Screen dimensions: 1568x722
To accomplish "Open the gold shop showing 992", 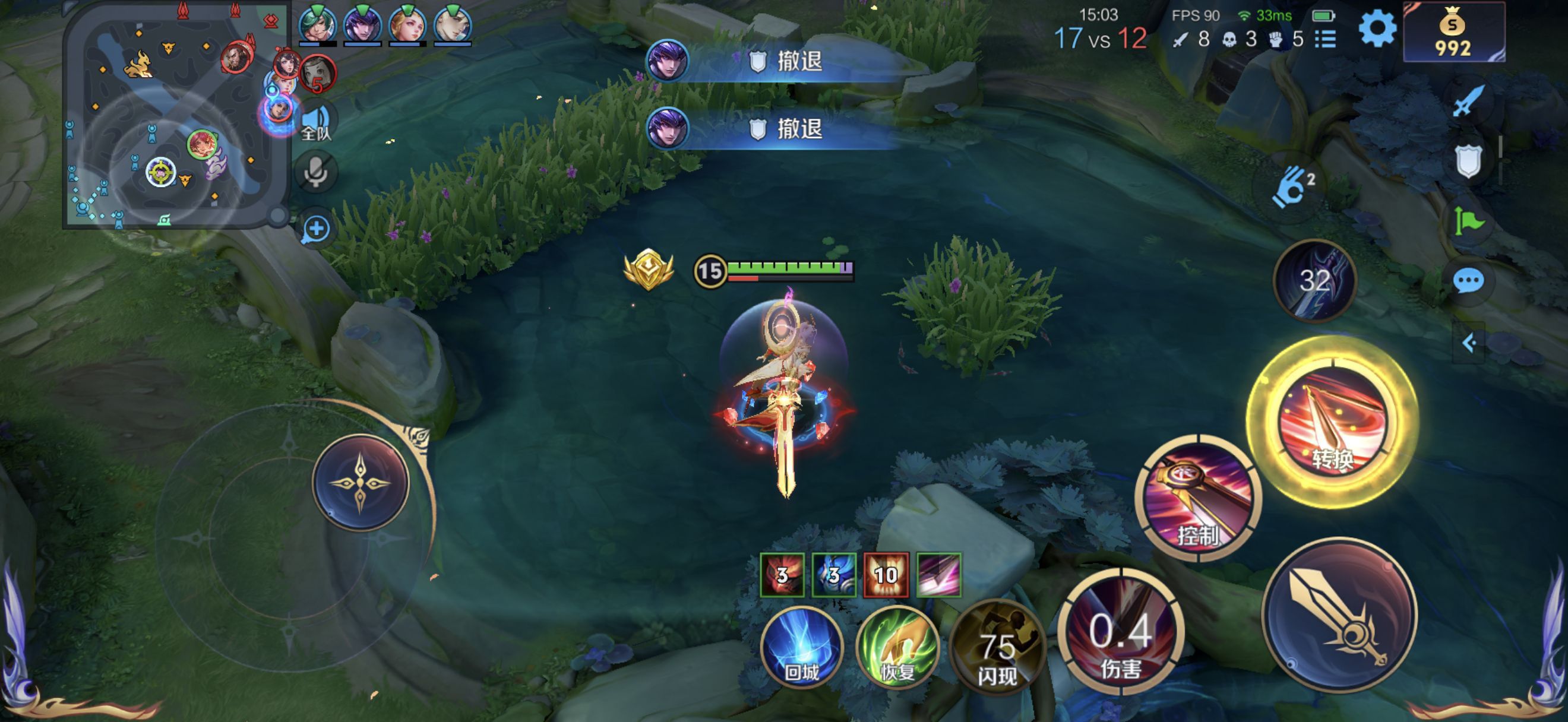I will click(1453, 31).
